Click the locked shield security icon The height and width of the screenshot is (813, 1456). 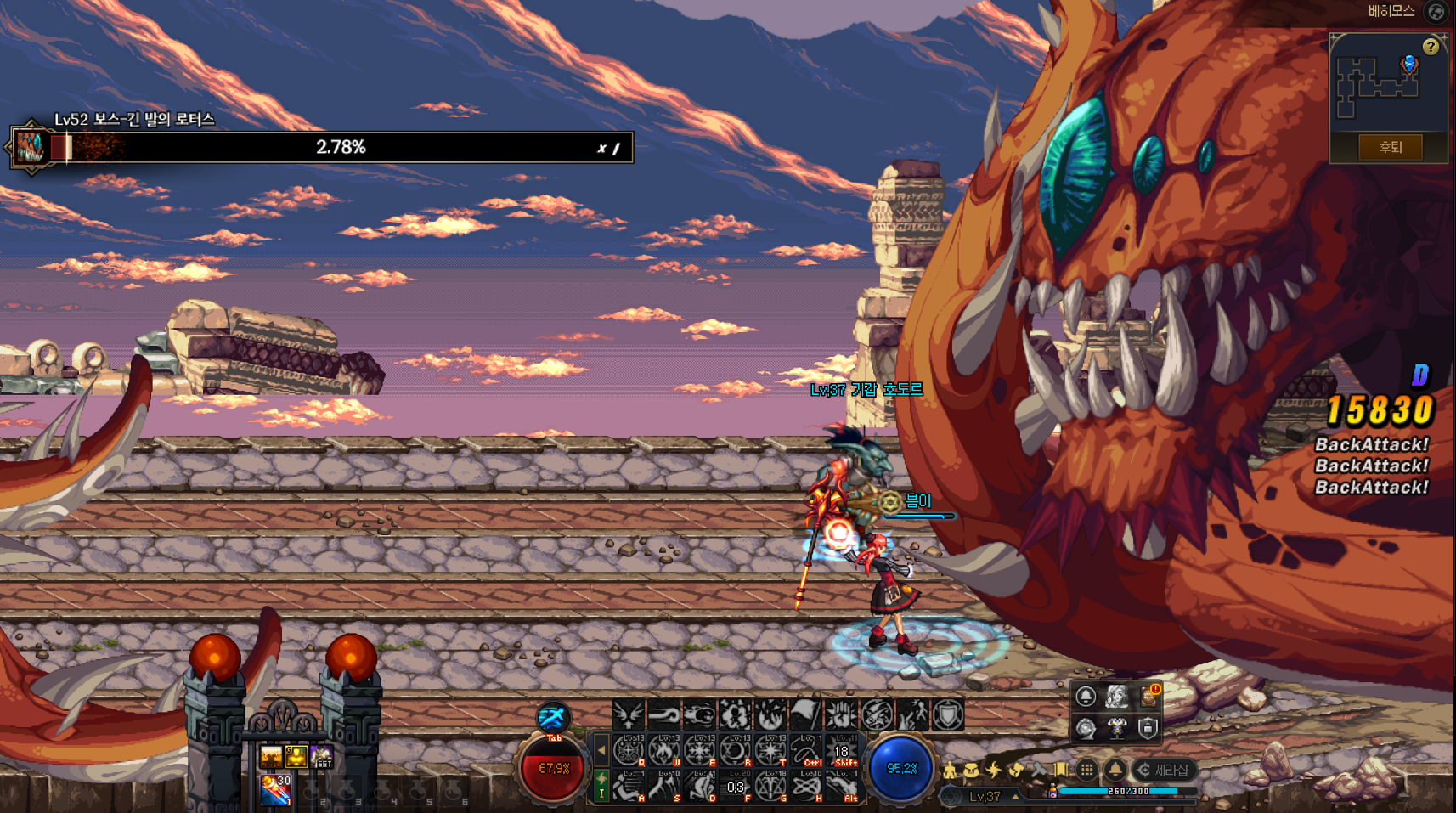1148,728
